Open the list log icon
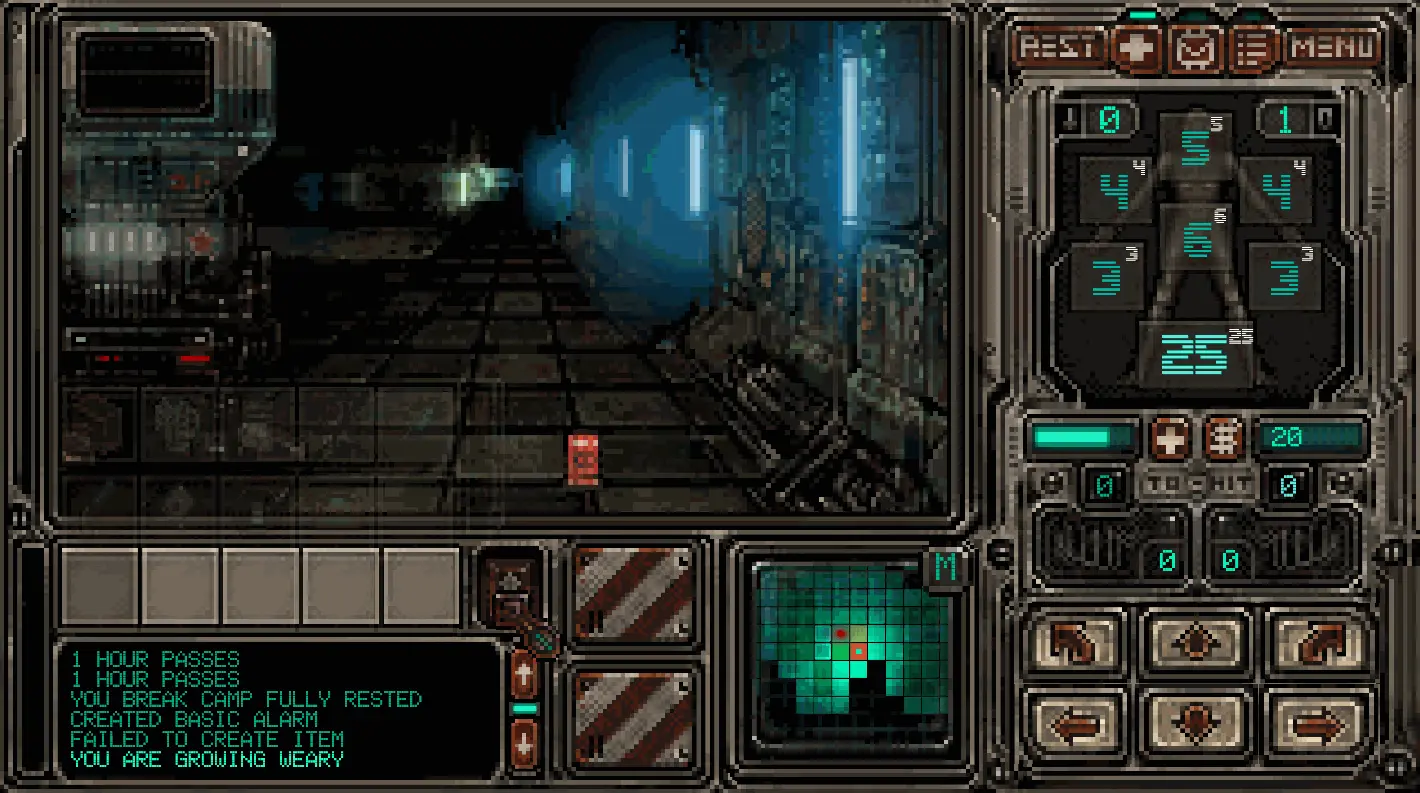The width and height of the screenshot is (1420, 793). tap(1250, 48)
